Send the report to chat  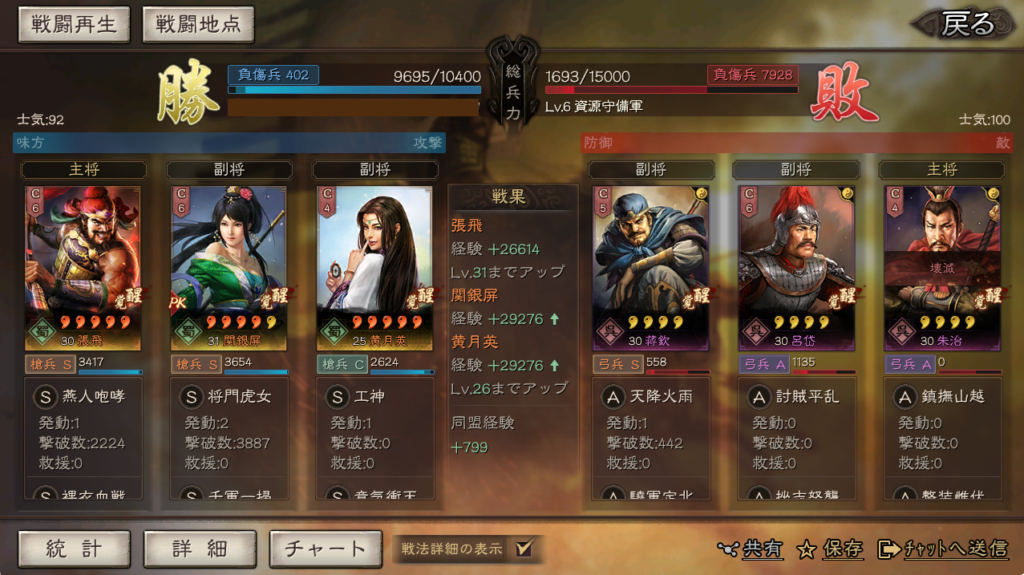[x=943, y=548]
